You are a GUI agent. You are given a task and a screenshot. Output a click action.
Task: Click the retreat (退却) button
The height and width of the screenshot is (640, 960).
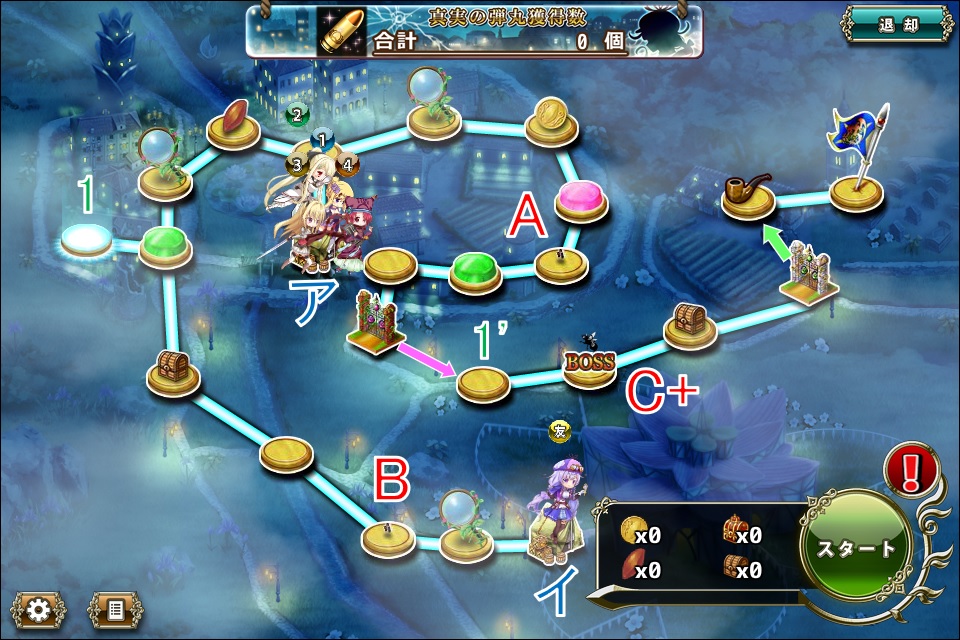(x=896, y=26)
